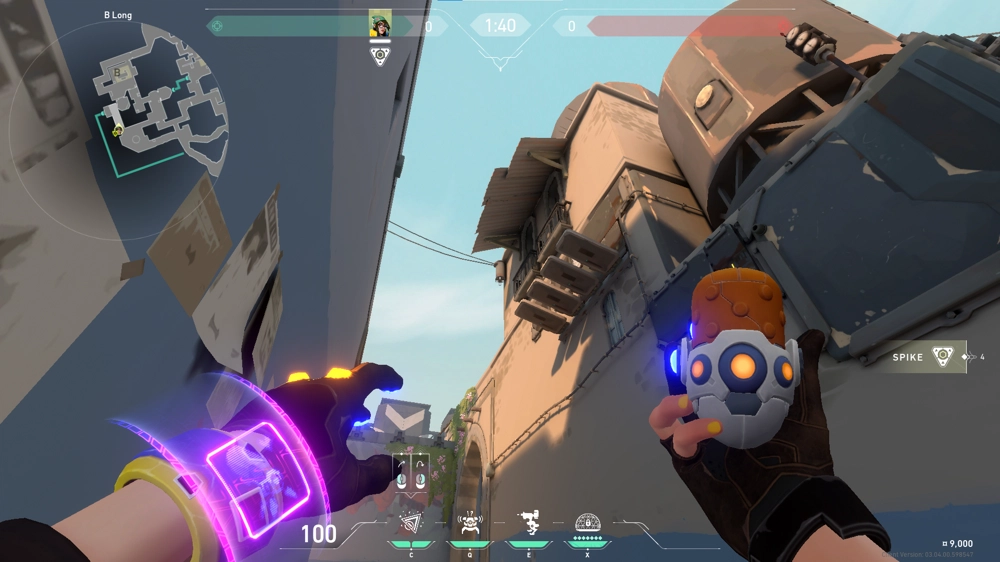Screen dimensions: 1000x562
Task: Activate the Alarmbot ability icon
Action: click(470, 522)
